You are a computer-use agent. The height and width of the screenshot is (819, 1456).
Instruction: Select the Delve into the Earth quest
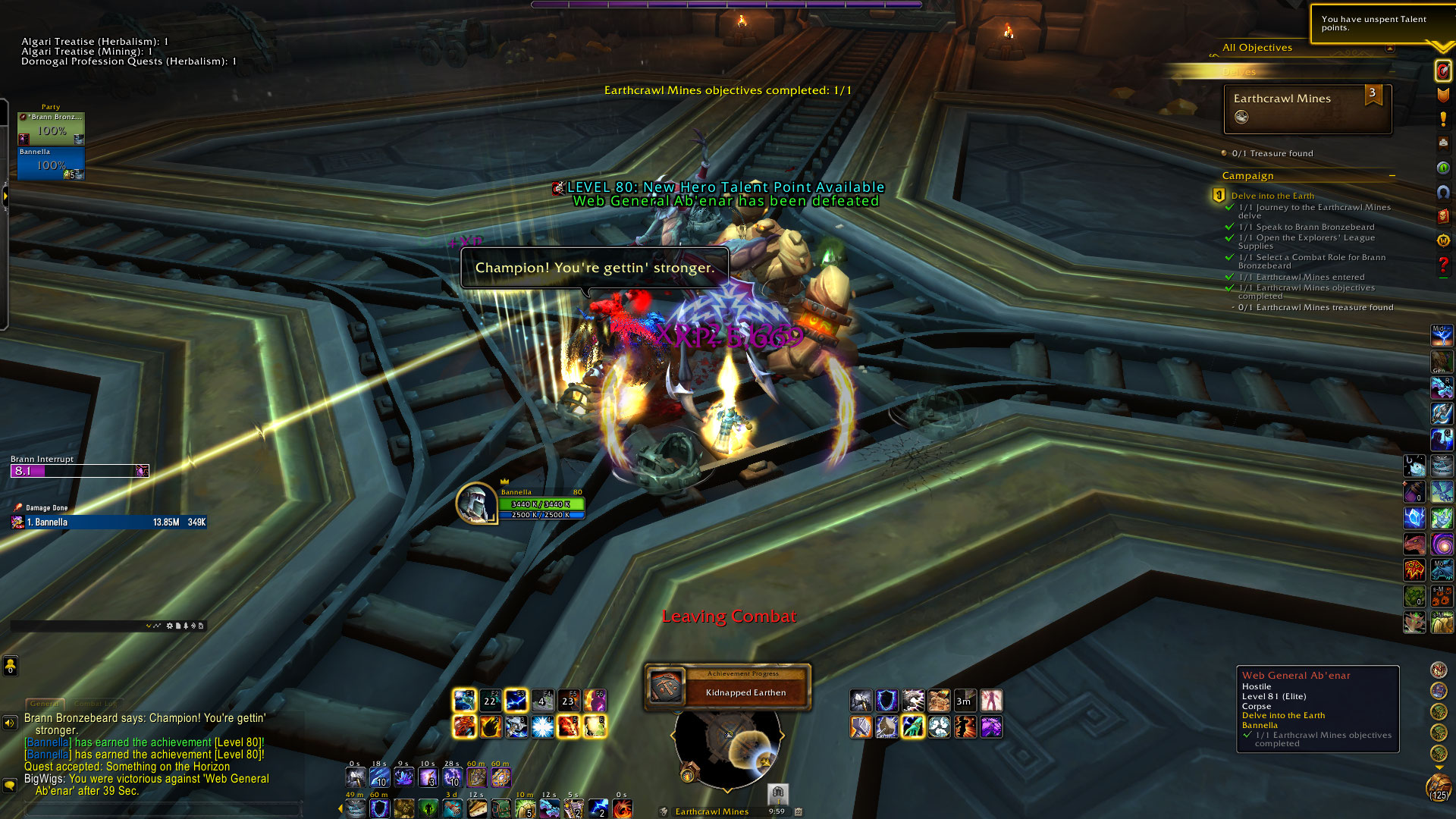(x=1272, y=196)
